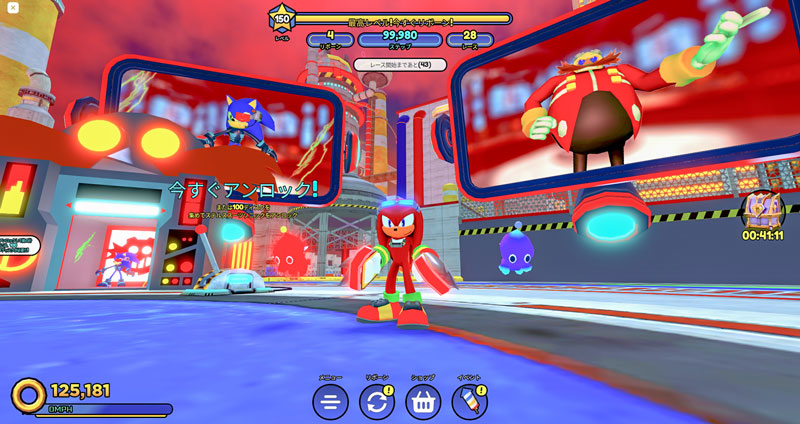
Task: Select the race countdown banner
Action: [399, 65]
